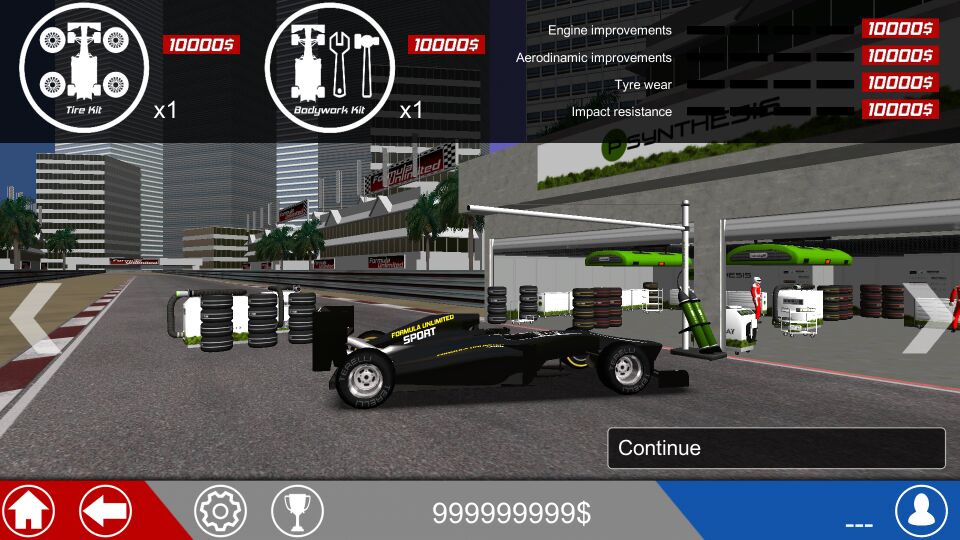Purchase the Bodywork Kit
The height and width of the screenshot is (540, 960).
tap(330, 68)
